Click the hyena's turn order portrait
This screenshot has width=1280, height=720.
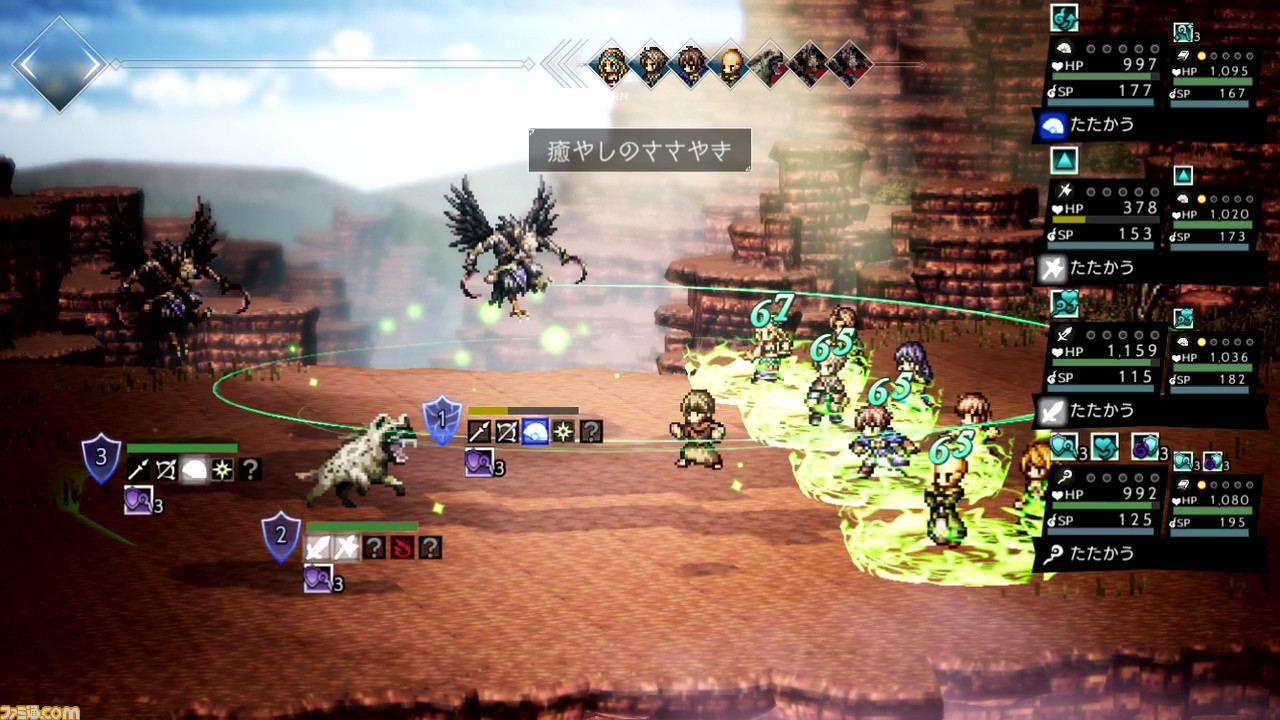(769, 65)
